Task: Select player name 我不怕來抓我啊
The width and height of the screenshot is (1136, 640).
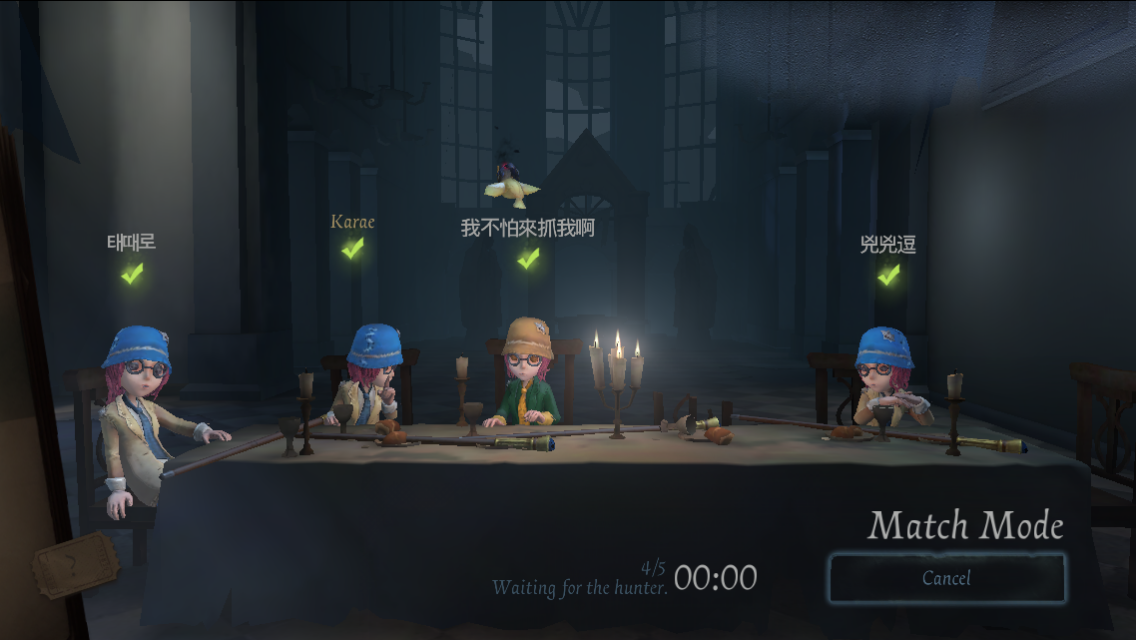Action: point(527,228)
